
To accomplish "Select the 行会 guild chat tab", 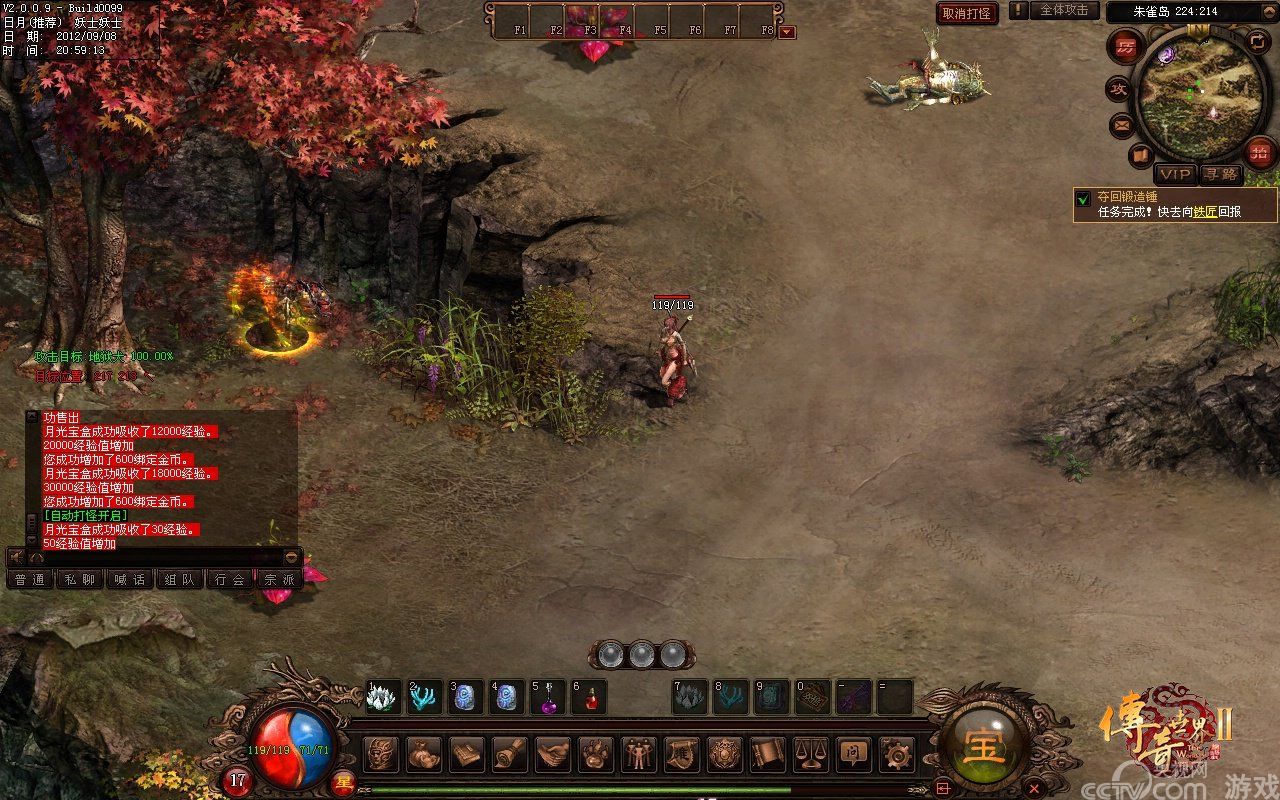I will pyautogui.click(x=230, y=579).
